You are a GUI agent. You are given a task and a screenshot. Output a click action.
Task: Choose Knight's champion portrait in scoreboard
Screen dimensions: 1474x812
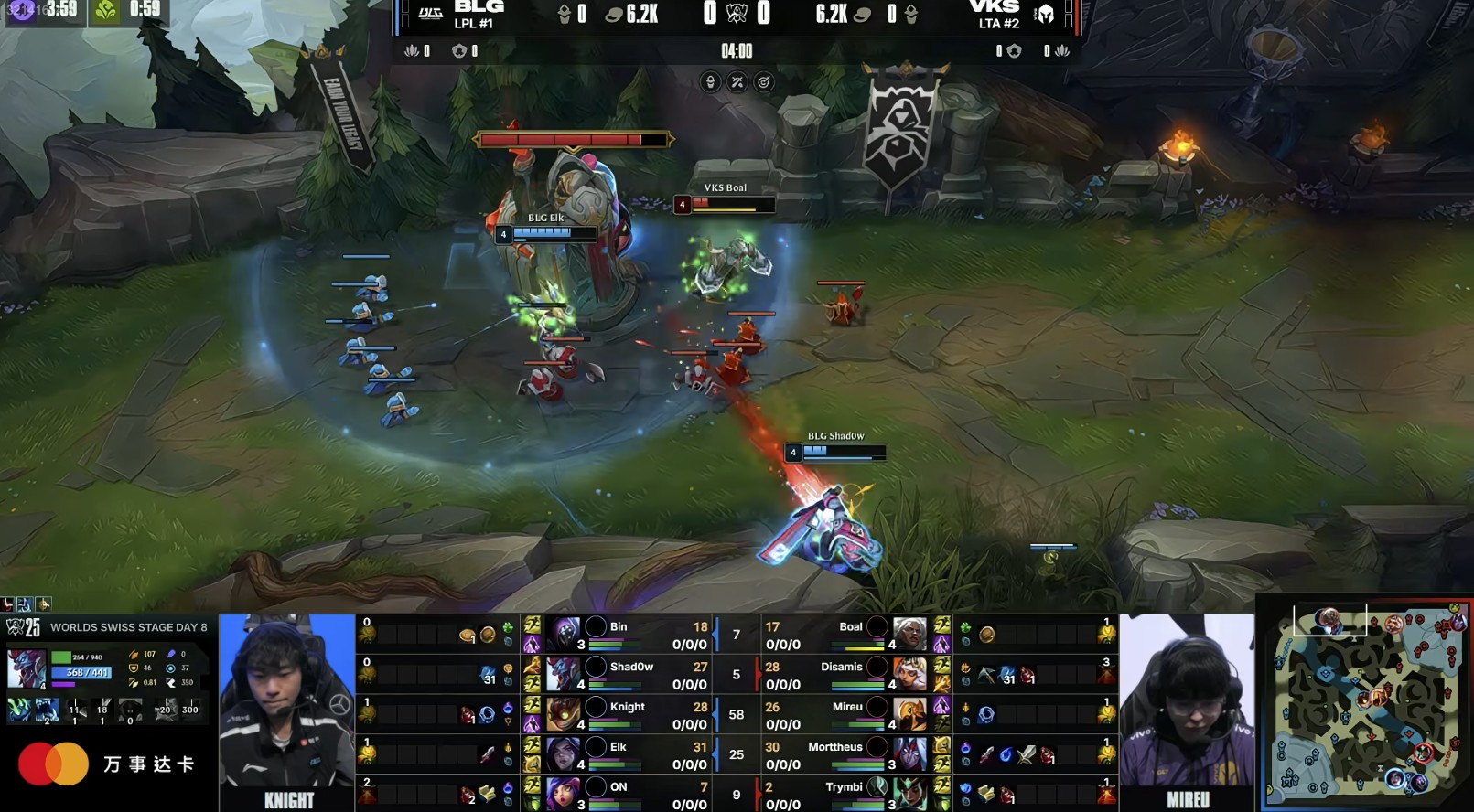(563, 713)
